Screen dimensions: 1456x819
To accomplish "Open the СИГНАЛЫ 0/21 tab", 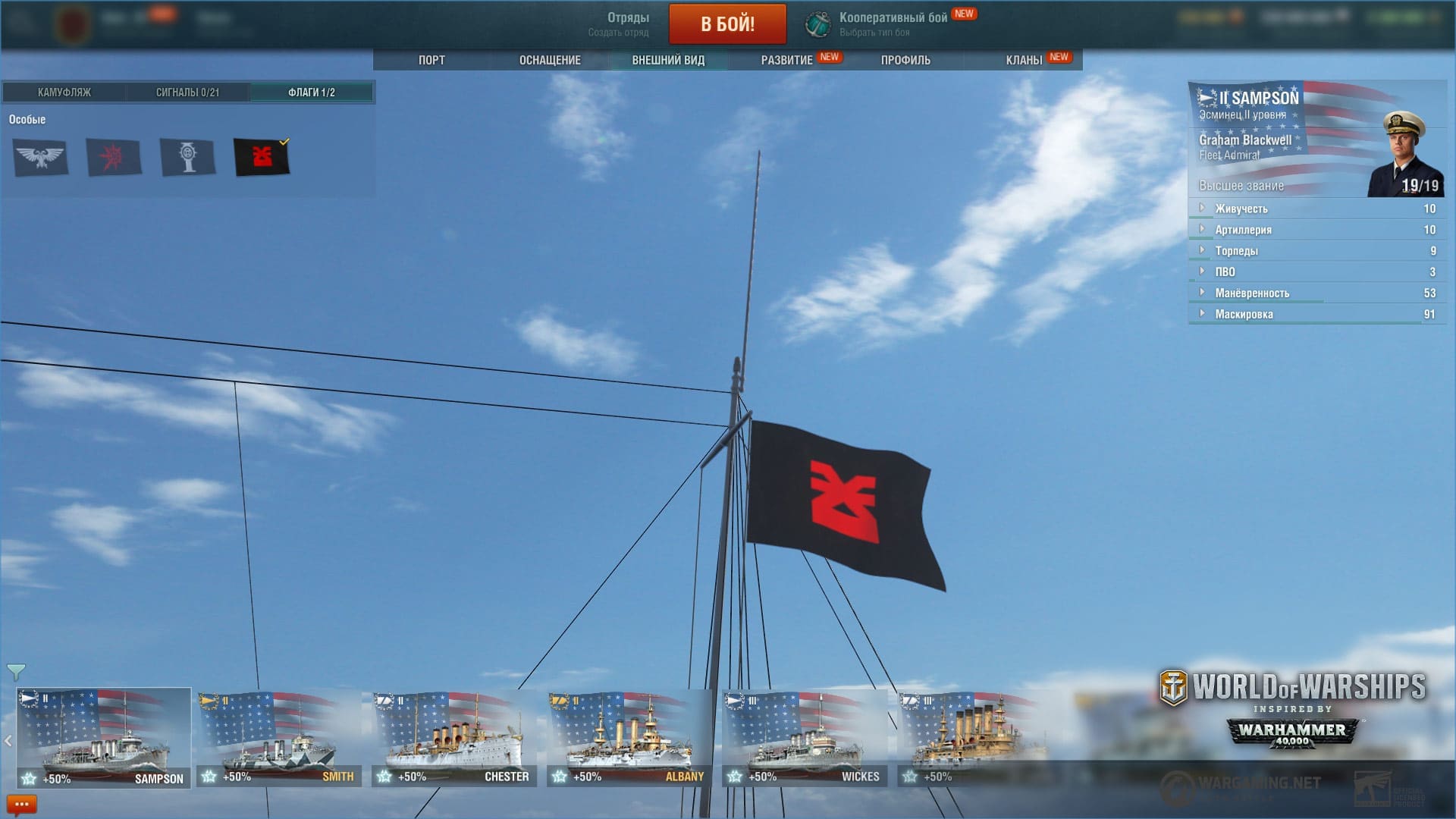I will click(x=187, y=93).
